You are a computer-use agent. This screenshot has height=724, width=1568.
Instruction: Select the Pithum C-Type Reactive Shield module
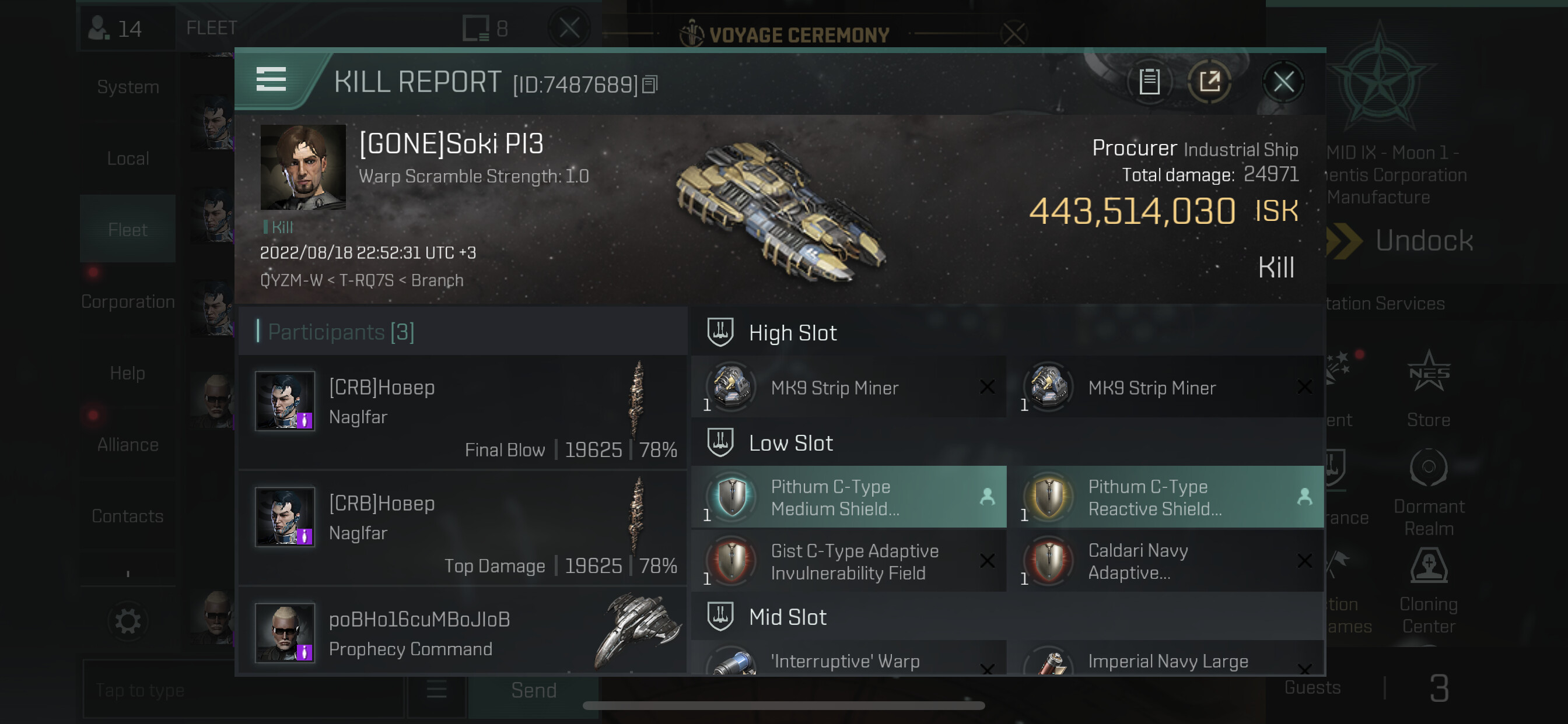[x=1165, y=497]
